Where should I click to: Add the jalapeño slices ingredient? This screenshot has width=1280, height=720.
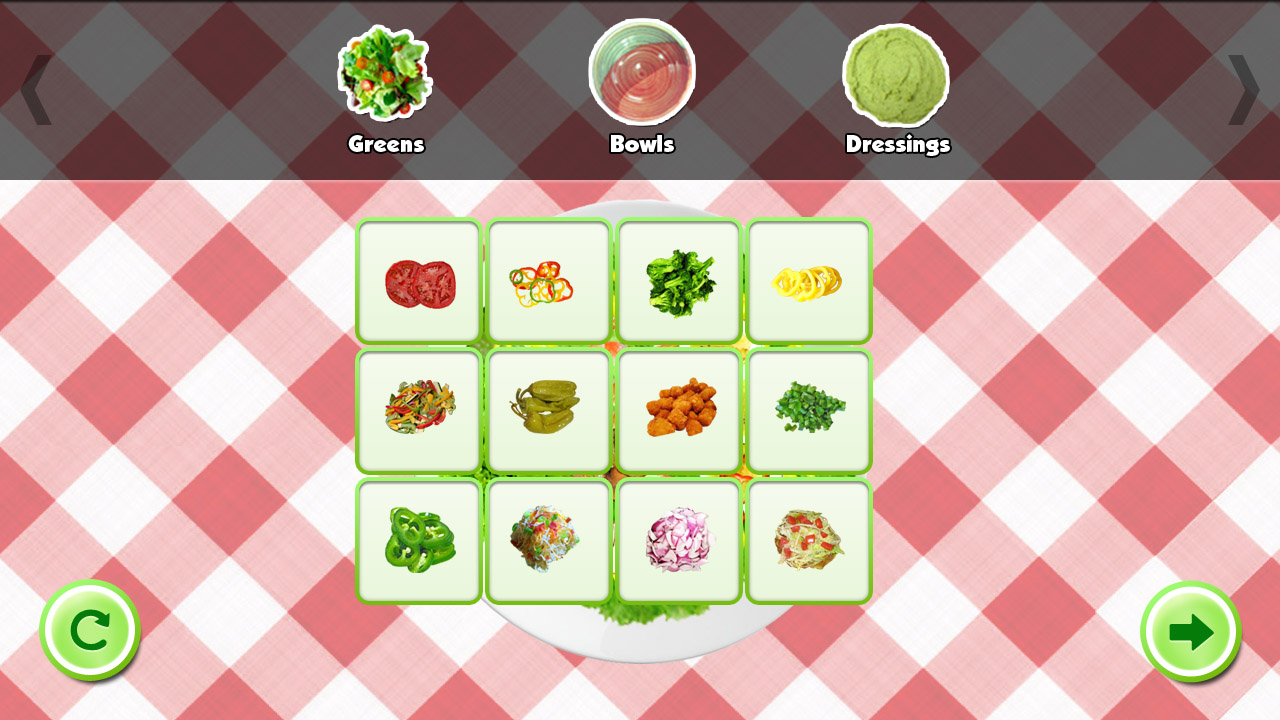tap(417, 541)
